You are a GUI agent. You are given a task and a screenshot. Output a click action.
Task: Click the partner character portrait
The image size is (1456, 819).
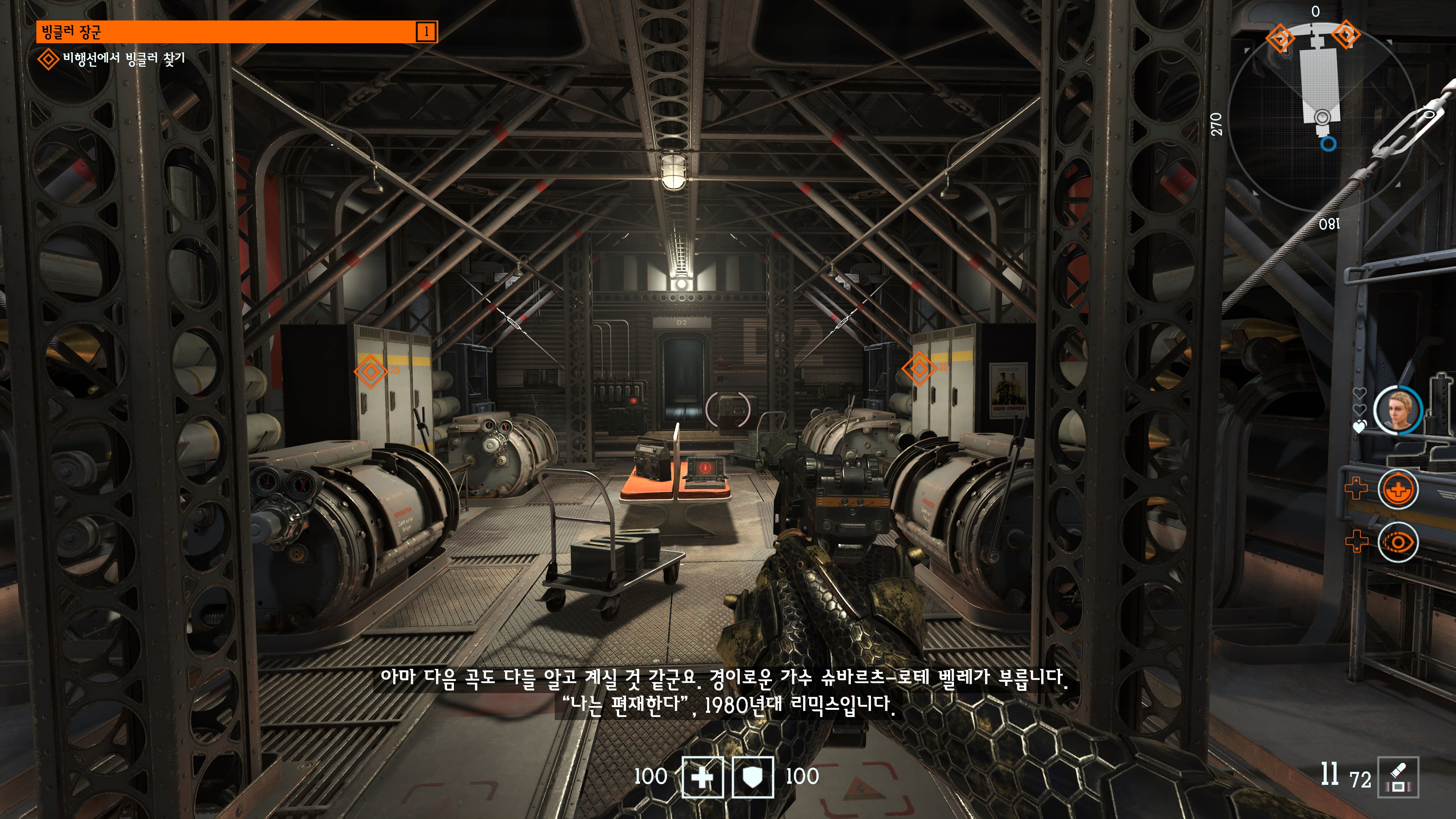click(1397, 410)
